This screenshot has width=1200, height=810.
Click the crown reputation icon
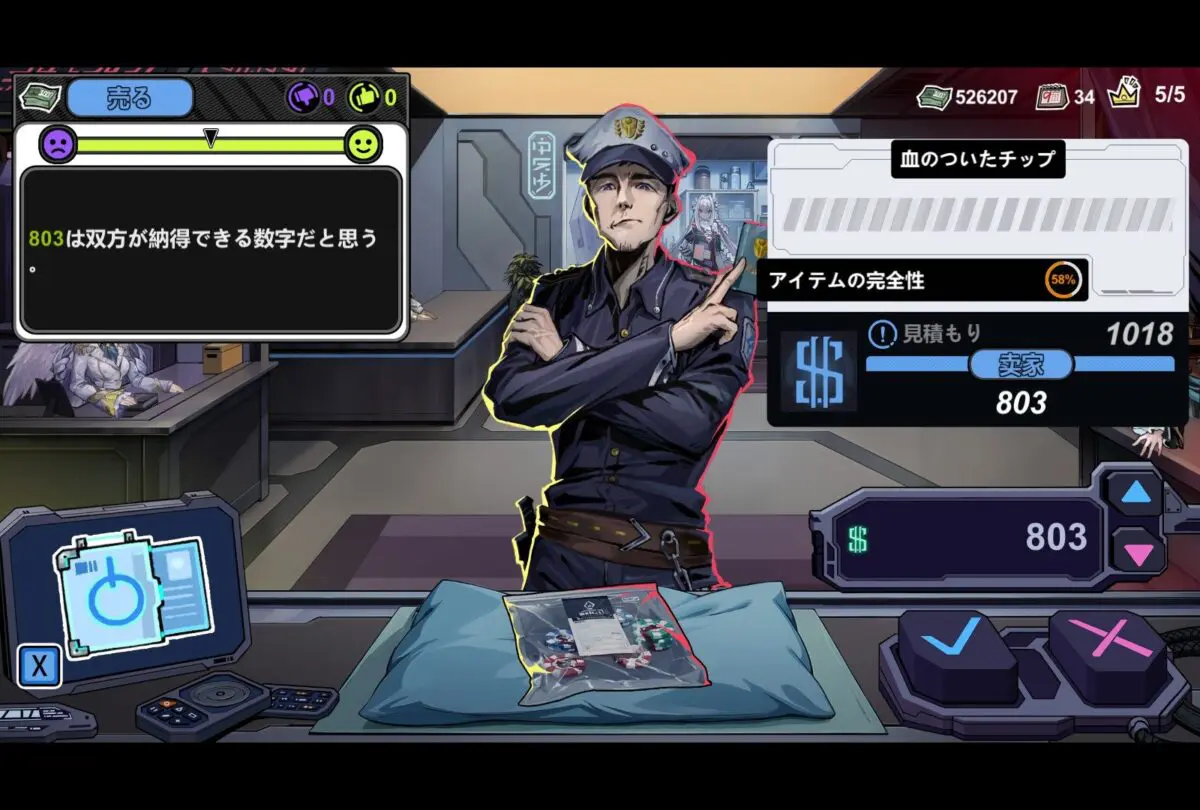[x=1125, y=96]
